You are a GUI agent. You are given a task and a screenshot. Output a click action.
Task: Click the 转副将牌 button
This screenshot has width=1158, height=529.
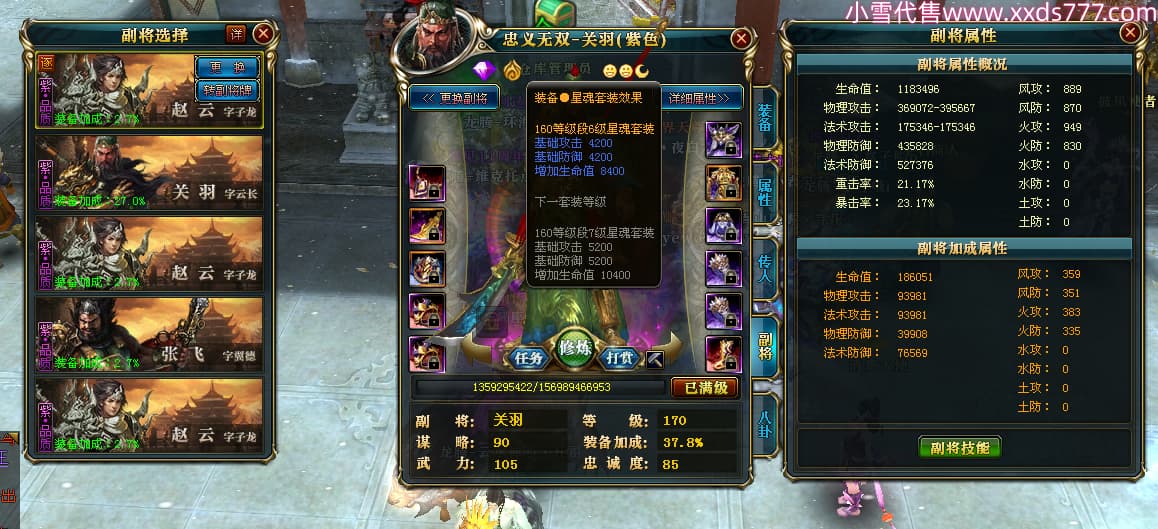tap(227, 89)
